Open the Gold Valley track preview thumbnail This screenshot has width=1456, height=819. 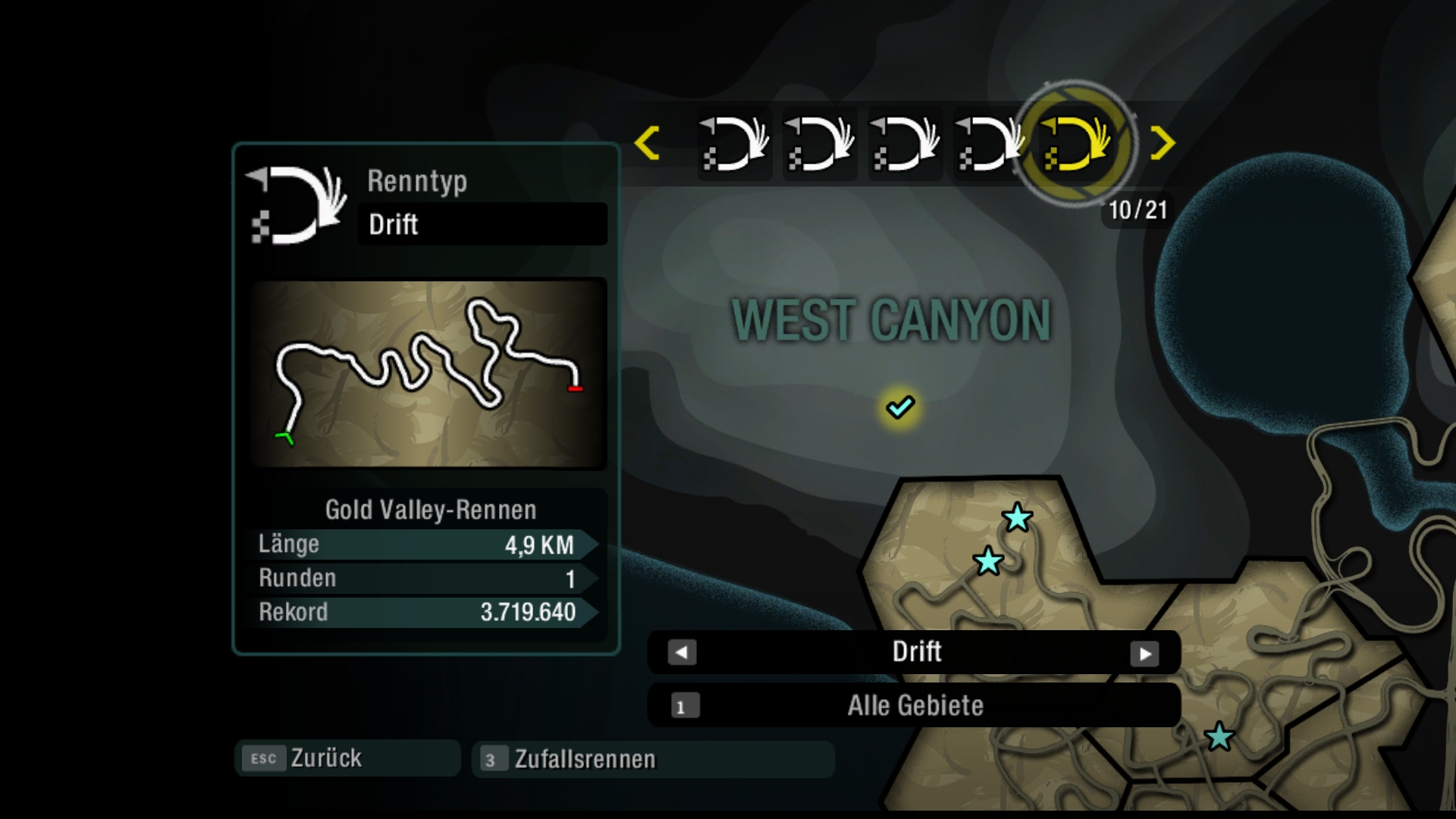(428, 374)
